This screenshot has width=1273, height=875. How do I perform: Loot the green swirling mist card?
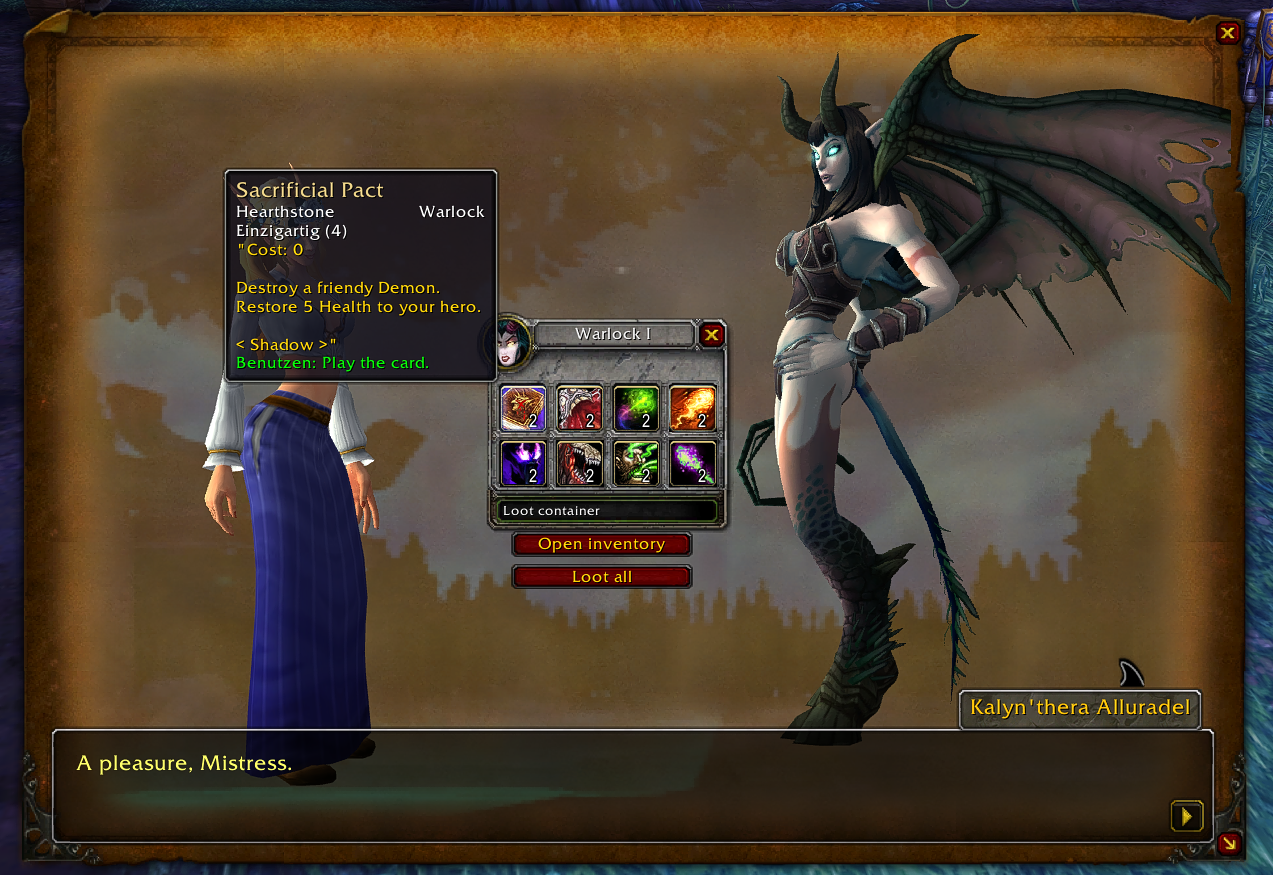pos(635,408)
